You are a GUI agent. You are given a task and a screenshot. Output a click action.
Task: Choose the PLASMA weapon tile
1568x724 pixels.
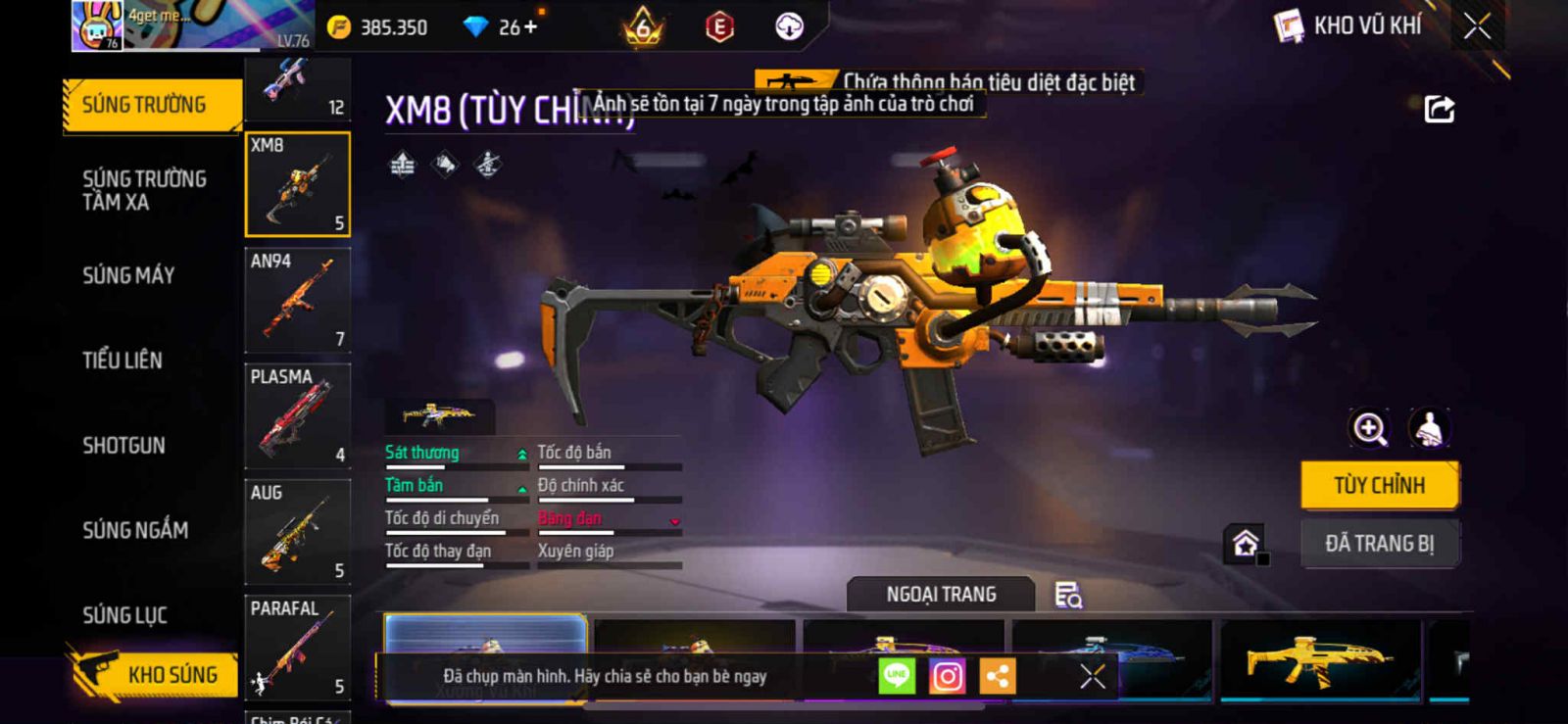point(297,415)
